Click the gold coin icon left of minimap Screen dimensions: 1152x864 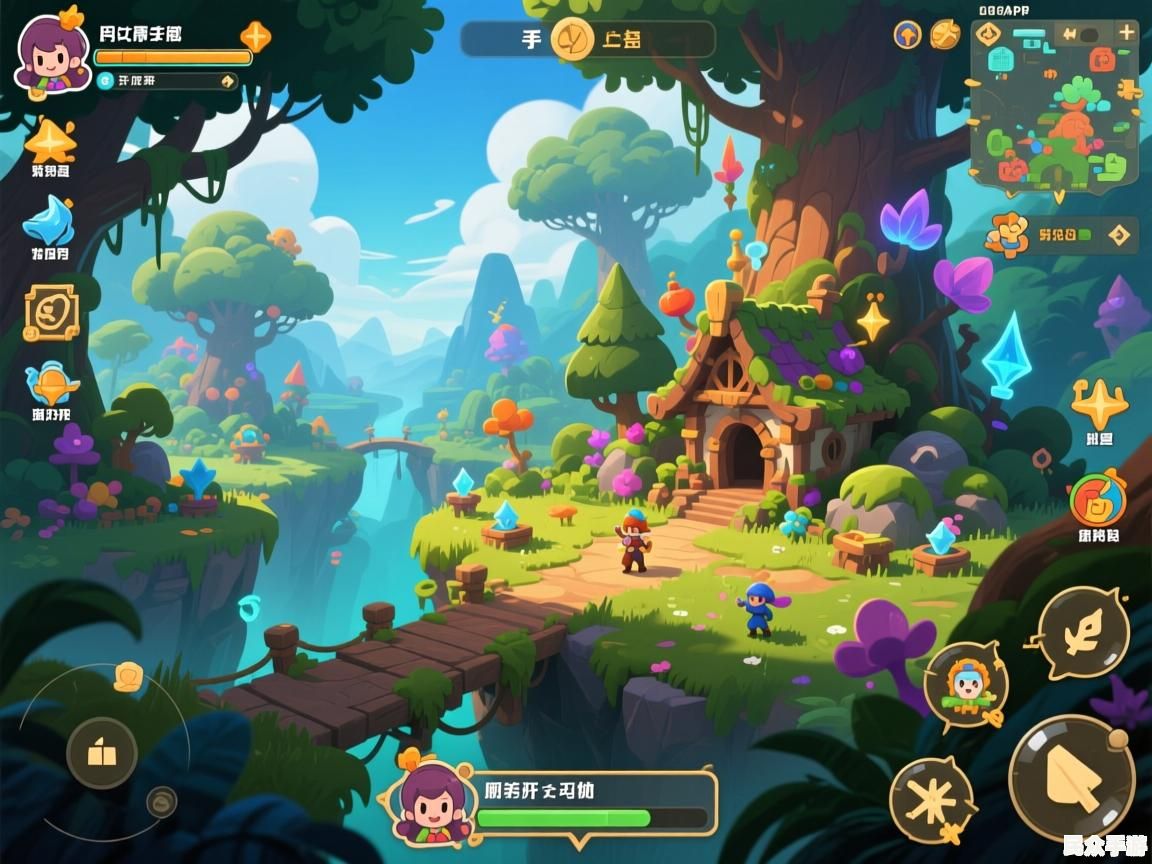[x=944, y=35]
